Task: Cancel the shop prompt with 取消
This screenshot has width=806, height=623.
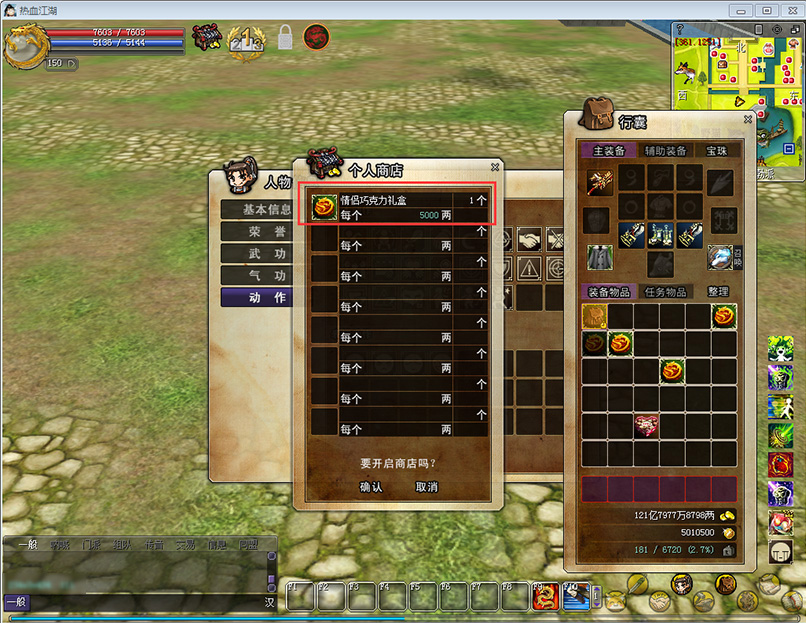Action: coord(427,487)
